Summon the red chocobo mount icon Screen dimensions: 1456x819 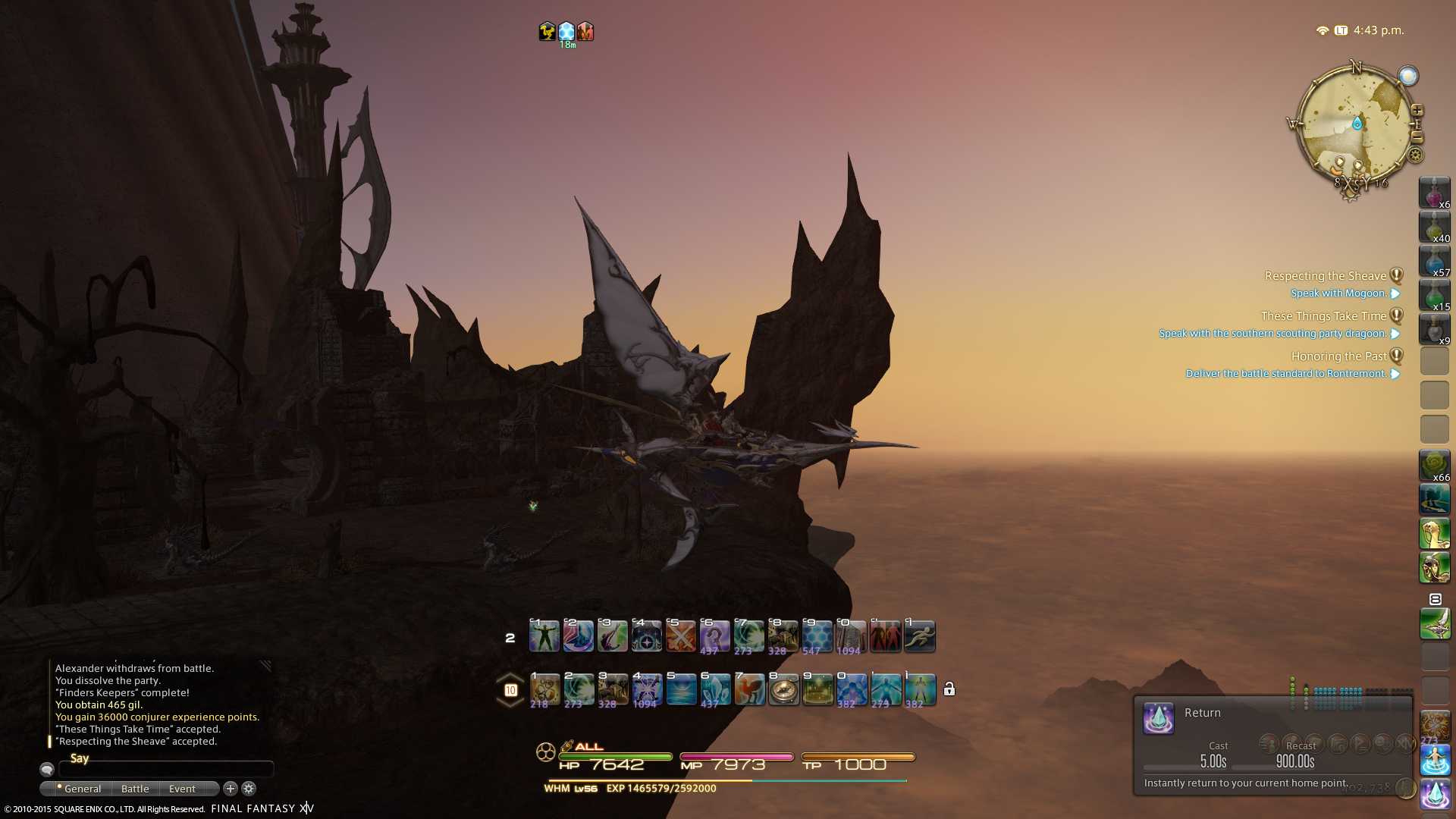749,690
